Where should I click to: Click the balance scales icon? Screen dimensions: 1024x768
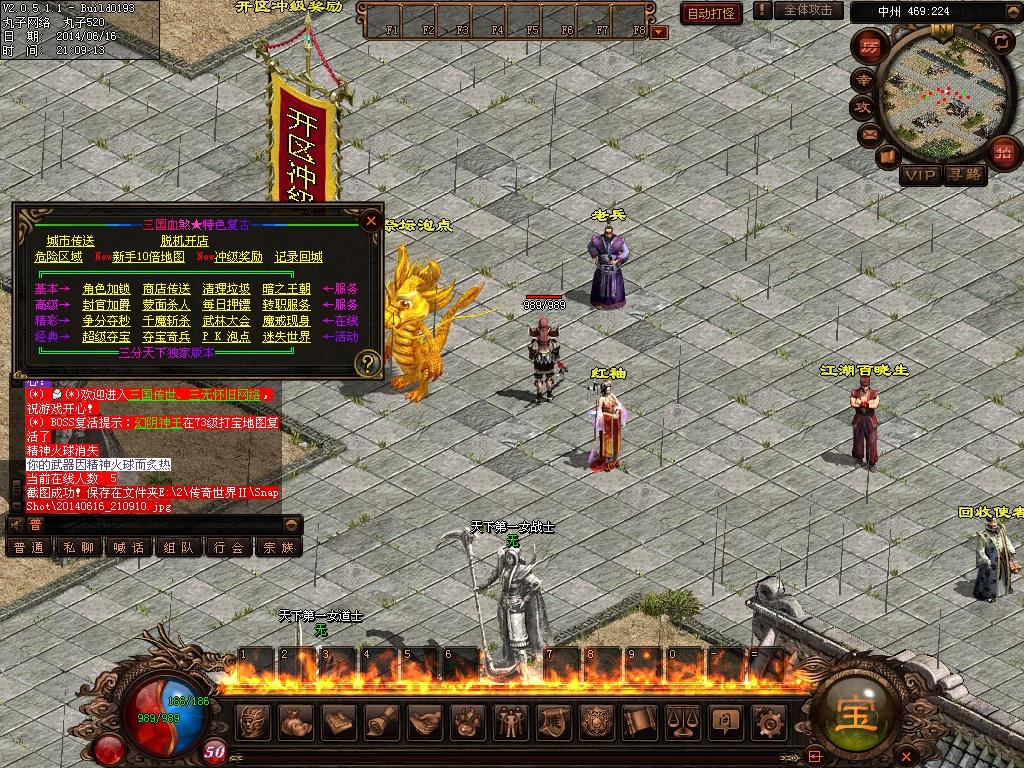(683, 721)
